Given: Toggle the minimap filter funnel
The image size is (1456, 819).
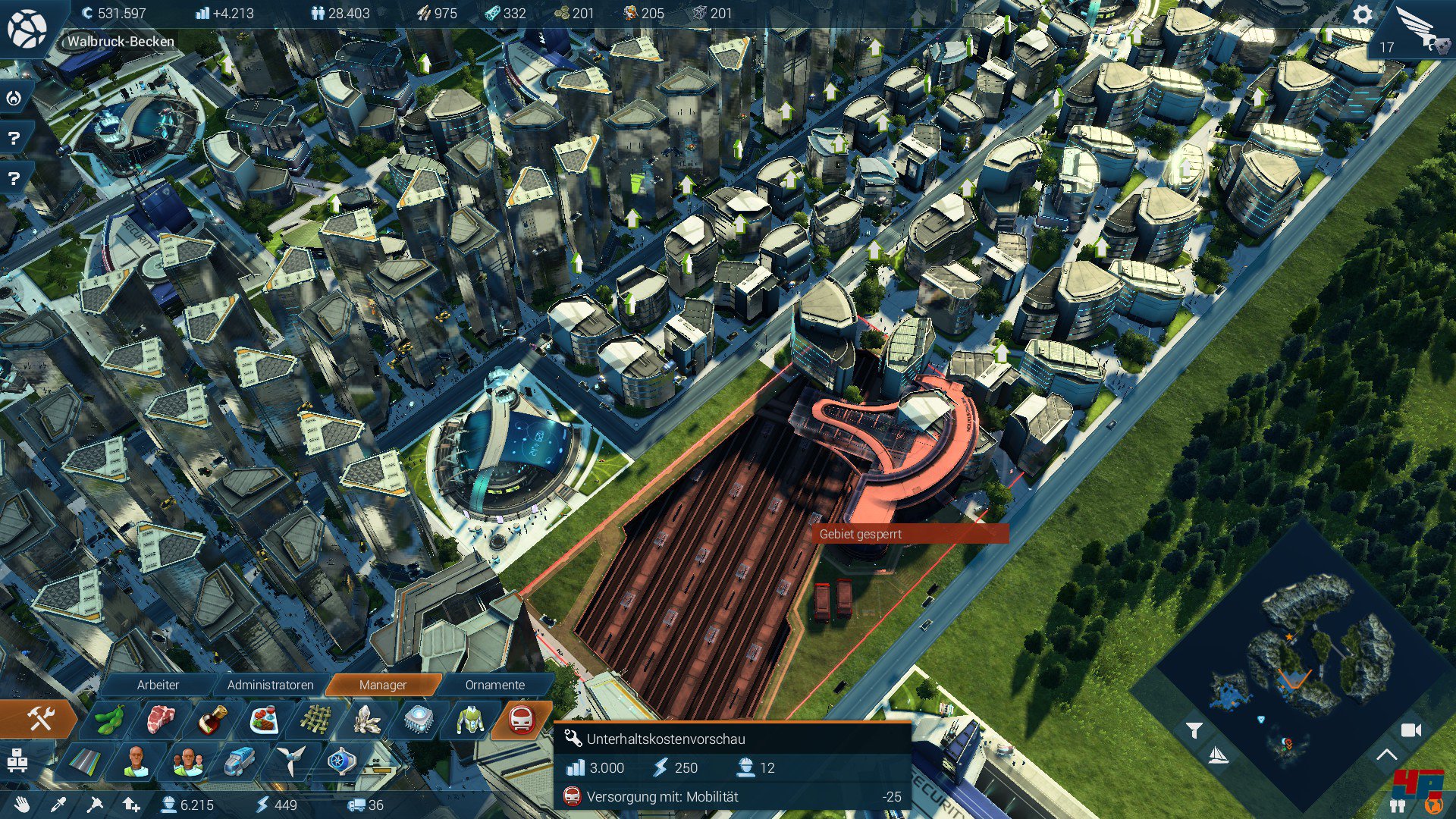Looking at the screenshot, I should pyautogui.click(x=1194, y=730).
